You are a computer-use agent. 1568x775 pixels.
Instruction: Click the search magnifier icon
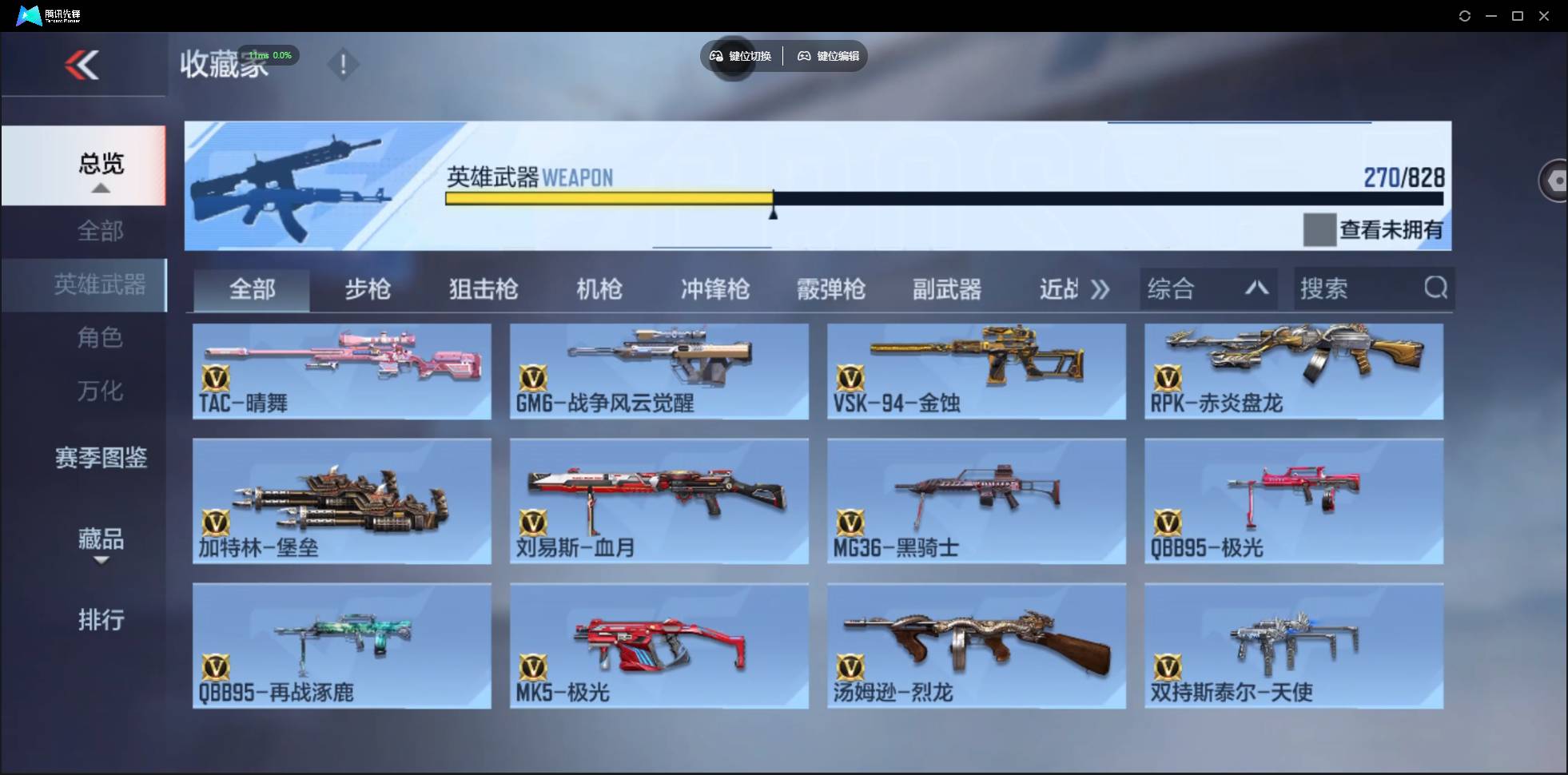[1436, 288]
